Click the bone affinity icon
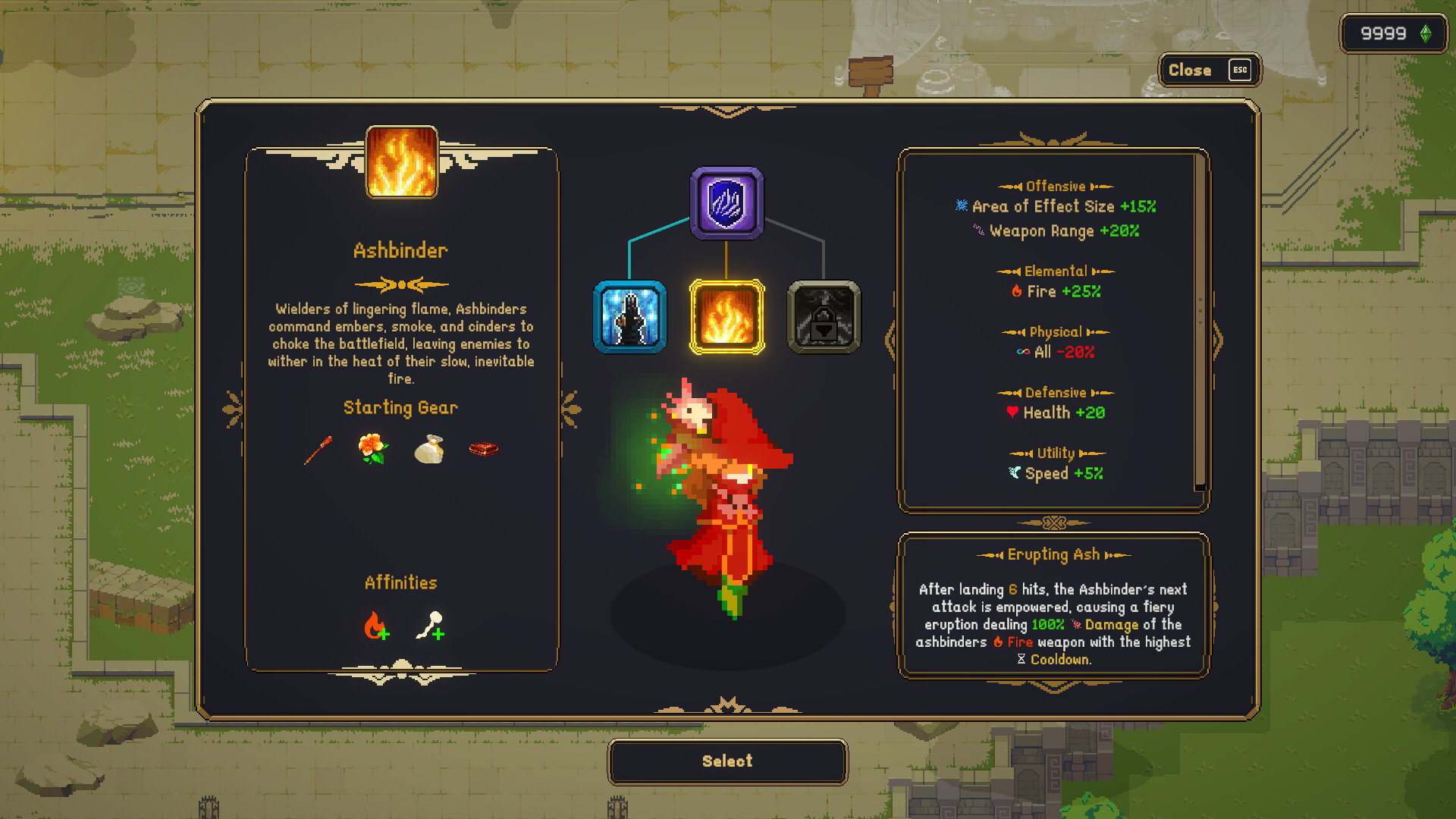Image resolution: width=1456 pixels, height=819 pixels. [428, 626]
